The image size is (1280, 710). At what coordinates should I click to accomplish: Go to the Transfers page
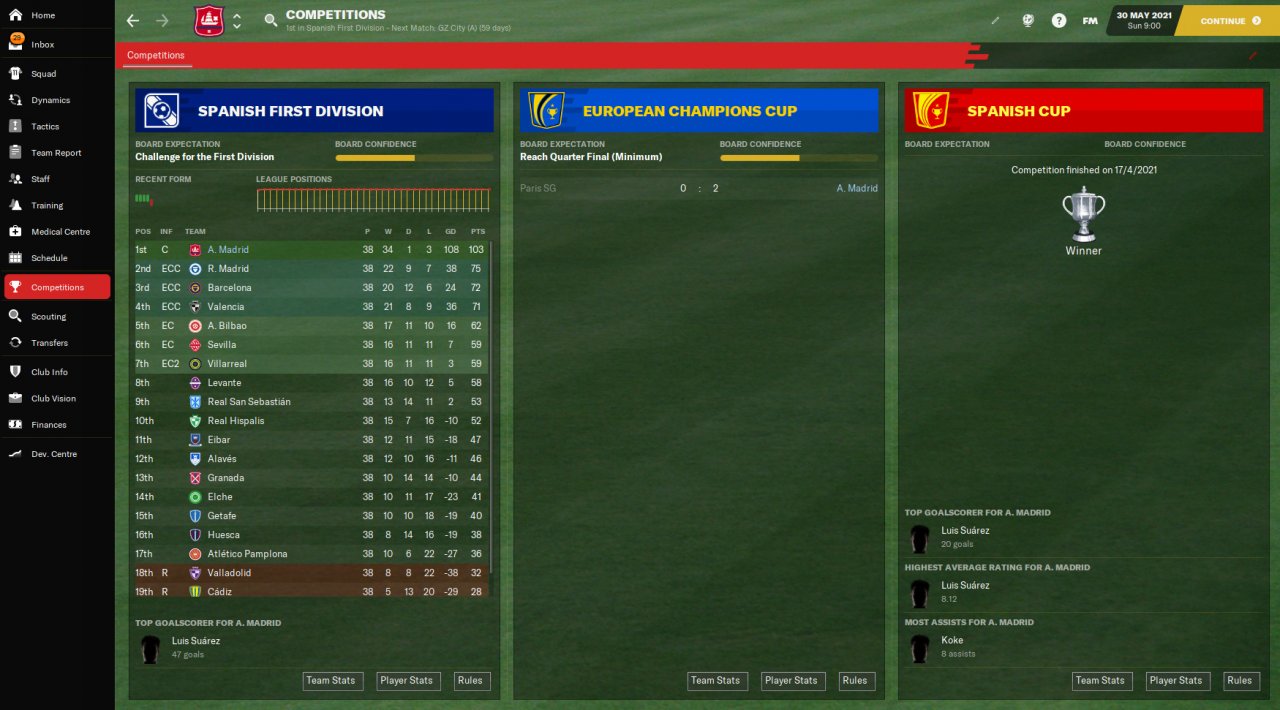tap(49, 343)
